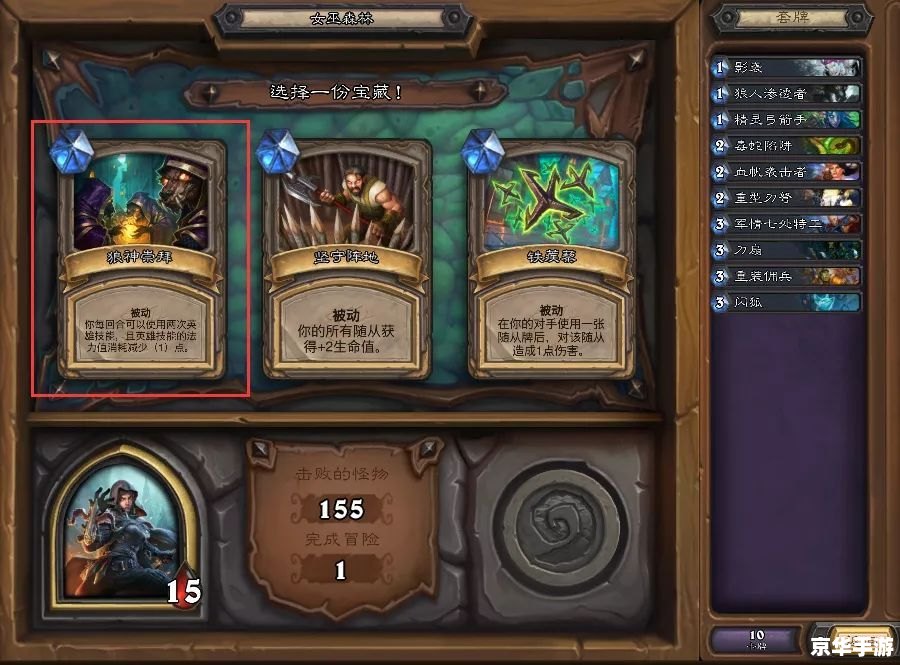Select the 狼人渗透者 deck entry

tap(785, 94)
